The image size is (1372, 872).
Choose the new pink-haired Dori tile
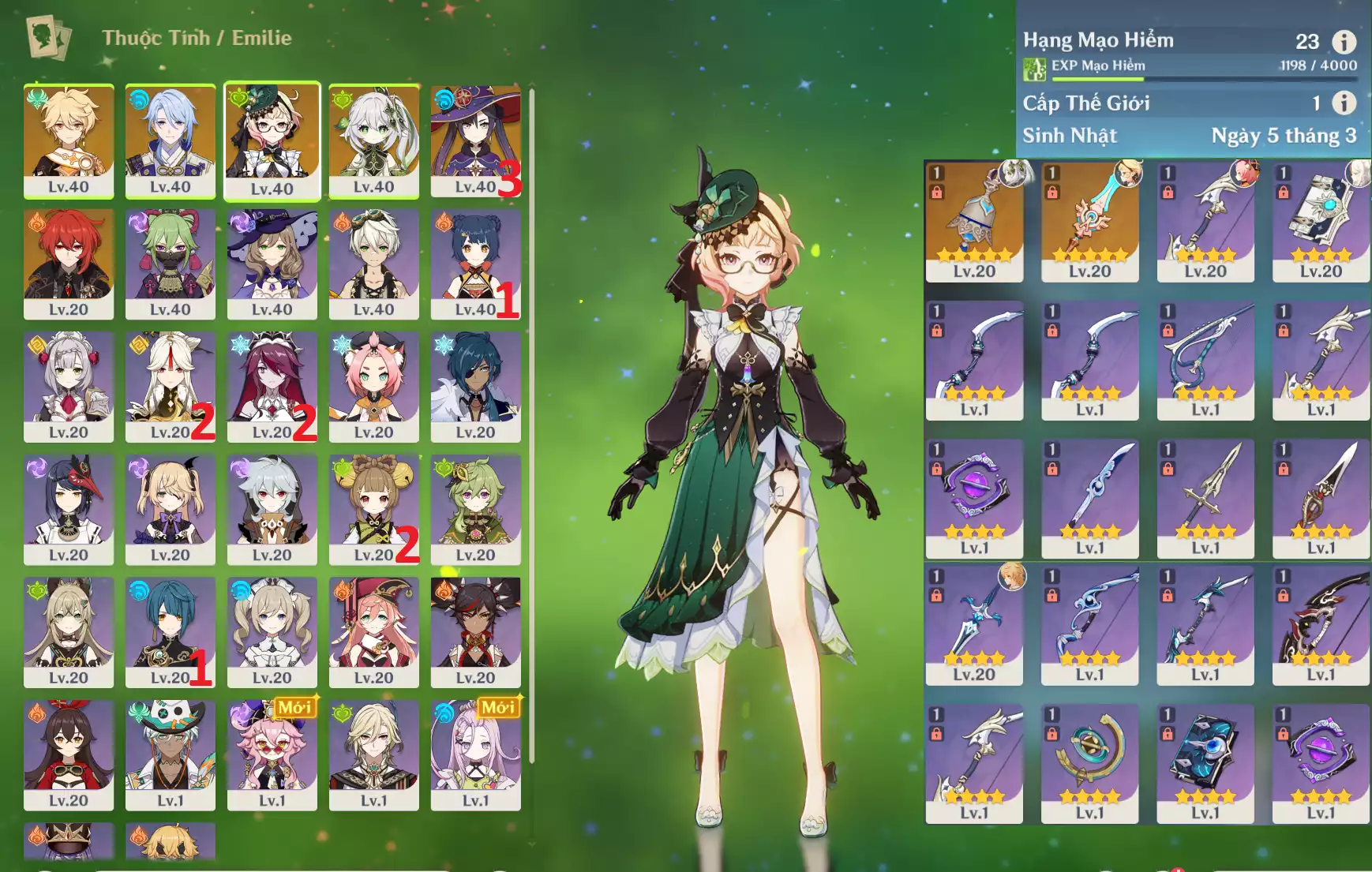click(x=272, y=754)
